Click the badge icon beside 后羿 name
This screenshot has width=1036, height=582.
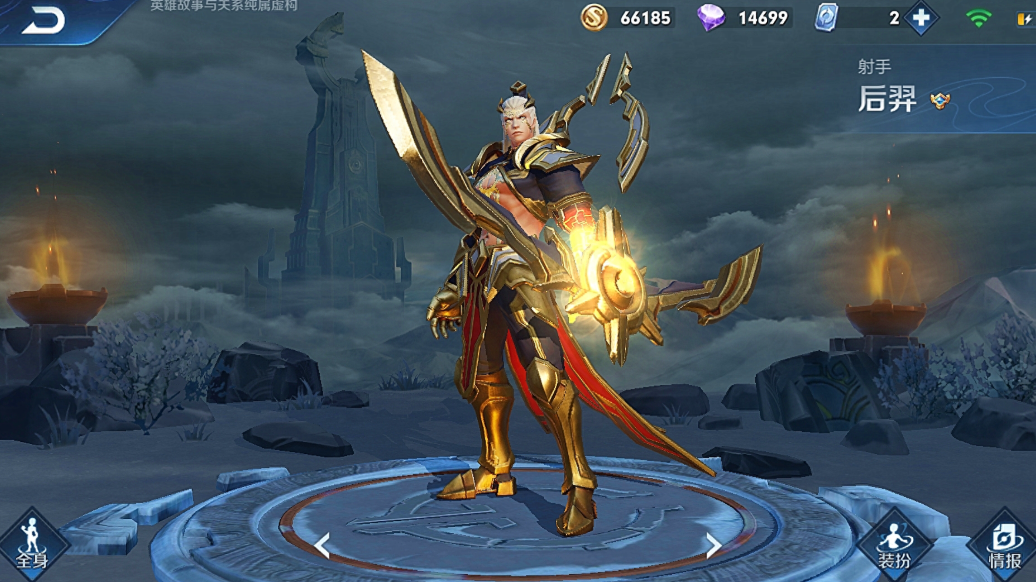tap(939, 100)
